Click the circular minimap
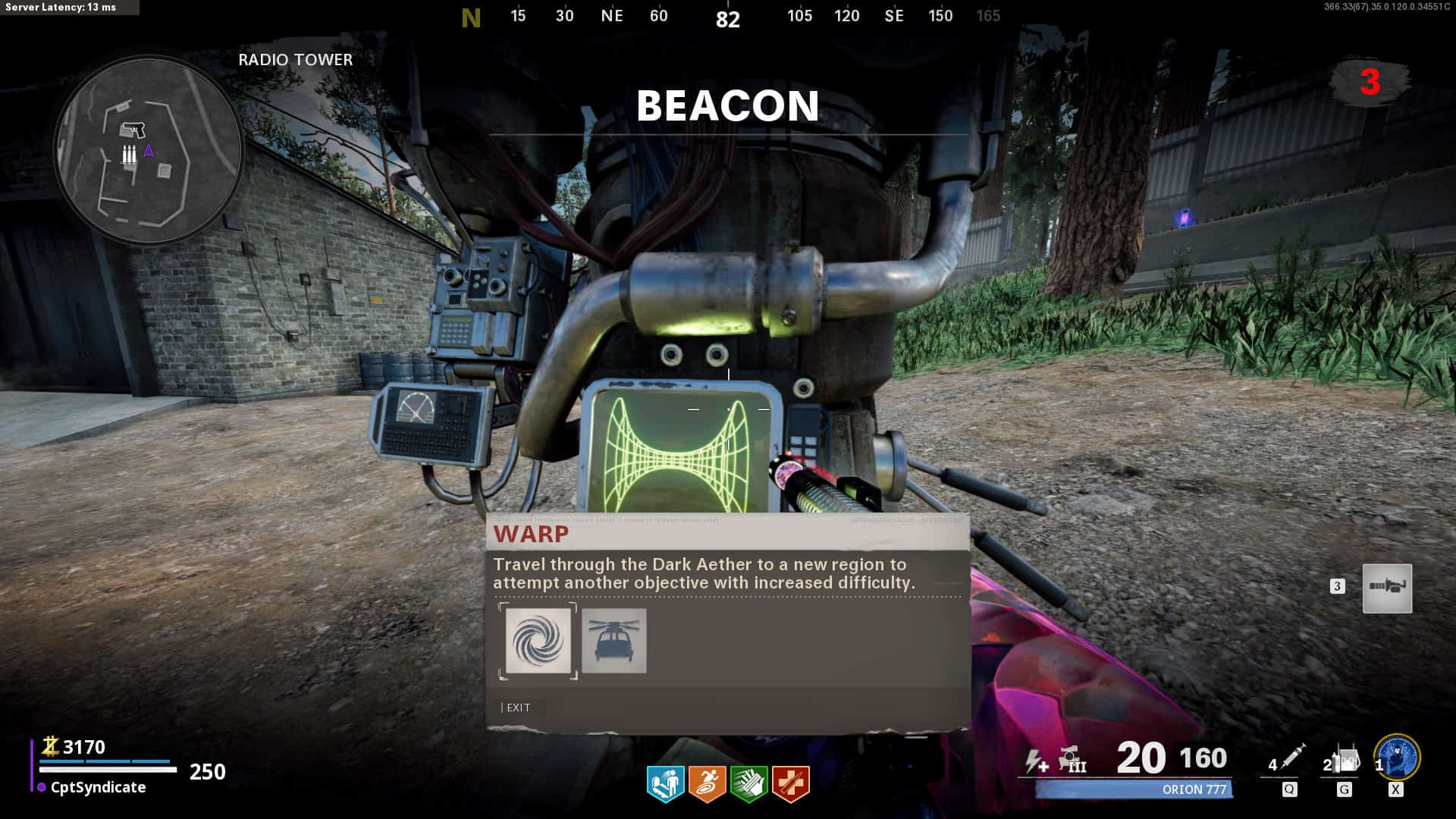This screenshot has width=1456, height=819. (x=149, y=150)
